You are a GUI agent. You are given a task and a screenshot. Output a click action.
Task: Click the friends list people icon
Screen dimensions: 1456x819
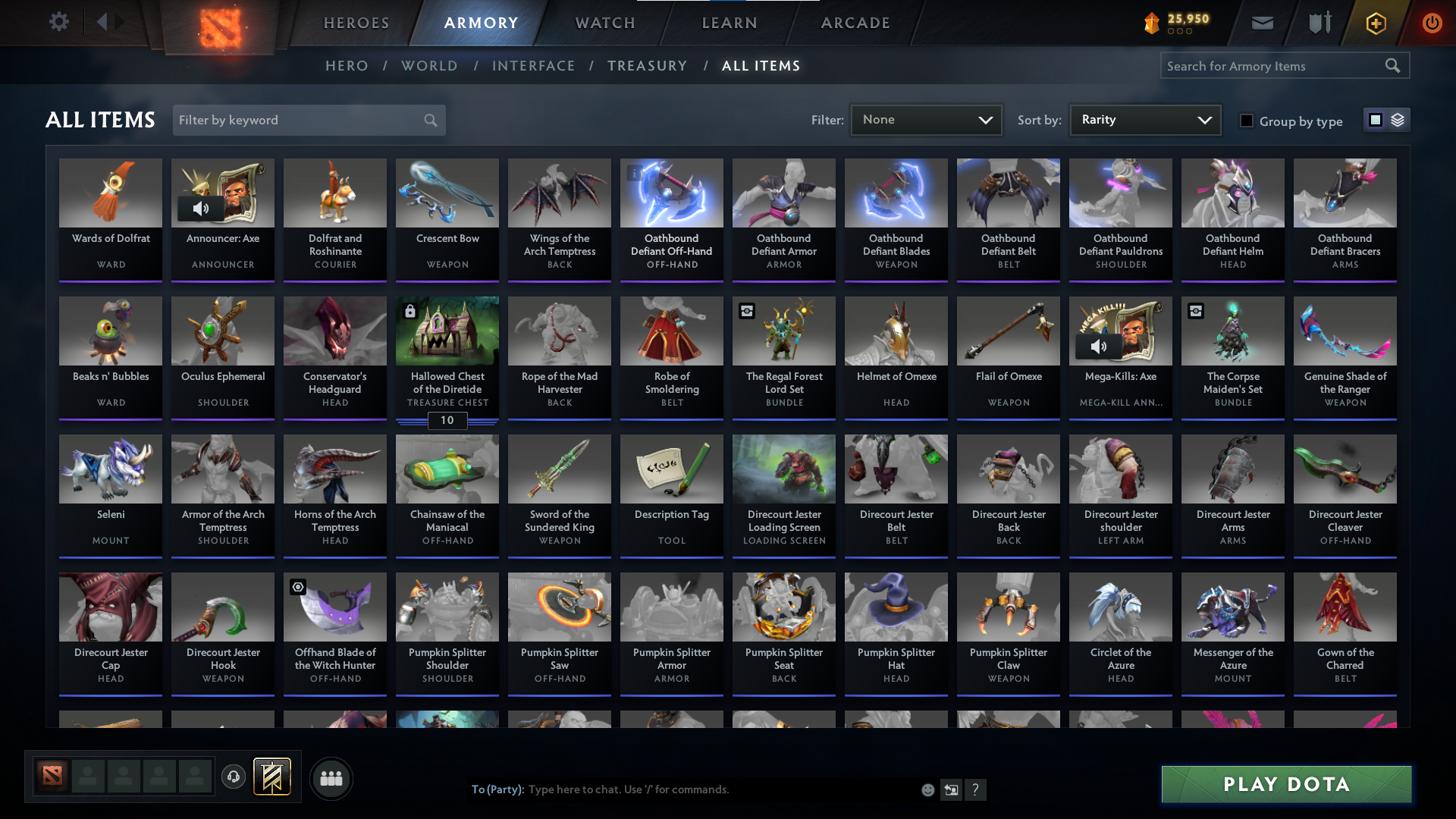[330, 778]
